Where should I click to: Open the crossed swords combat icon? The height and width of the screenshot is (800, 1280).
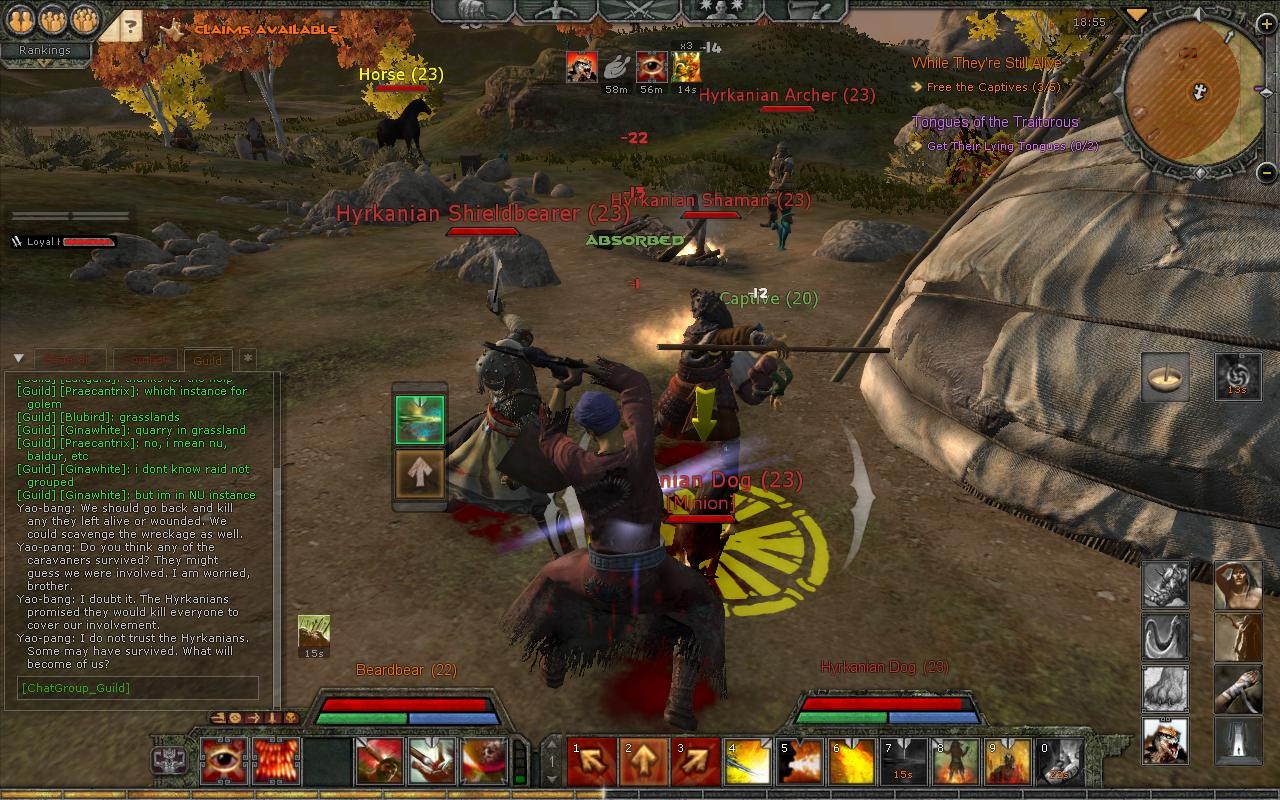point(638,12)
